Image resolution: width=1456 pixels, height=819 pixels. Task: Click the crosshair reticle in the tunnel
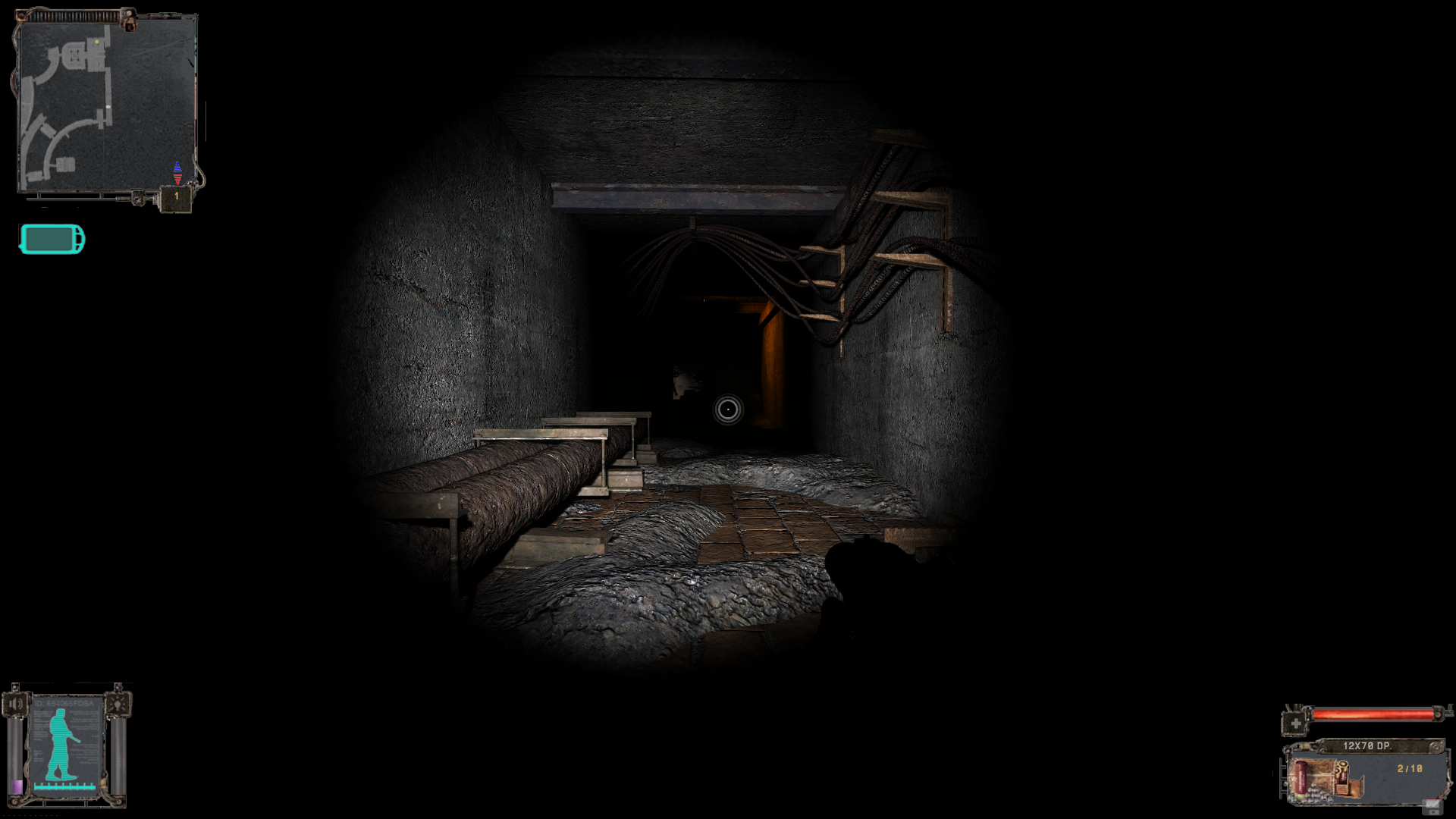pyautogui.click(x=726, y=411)
